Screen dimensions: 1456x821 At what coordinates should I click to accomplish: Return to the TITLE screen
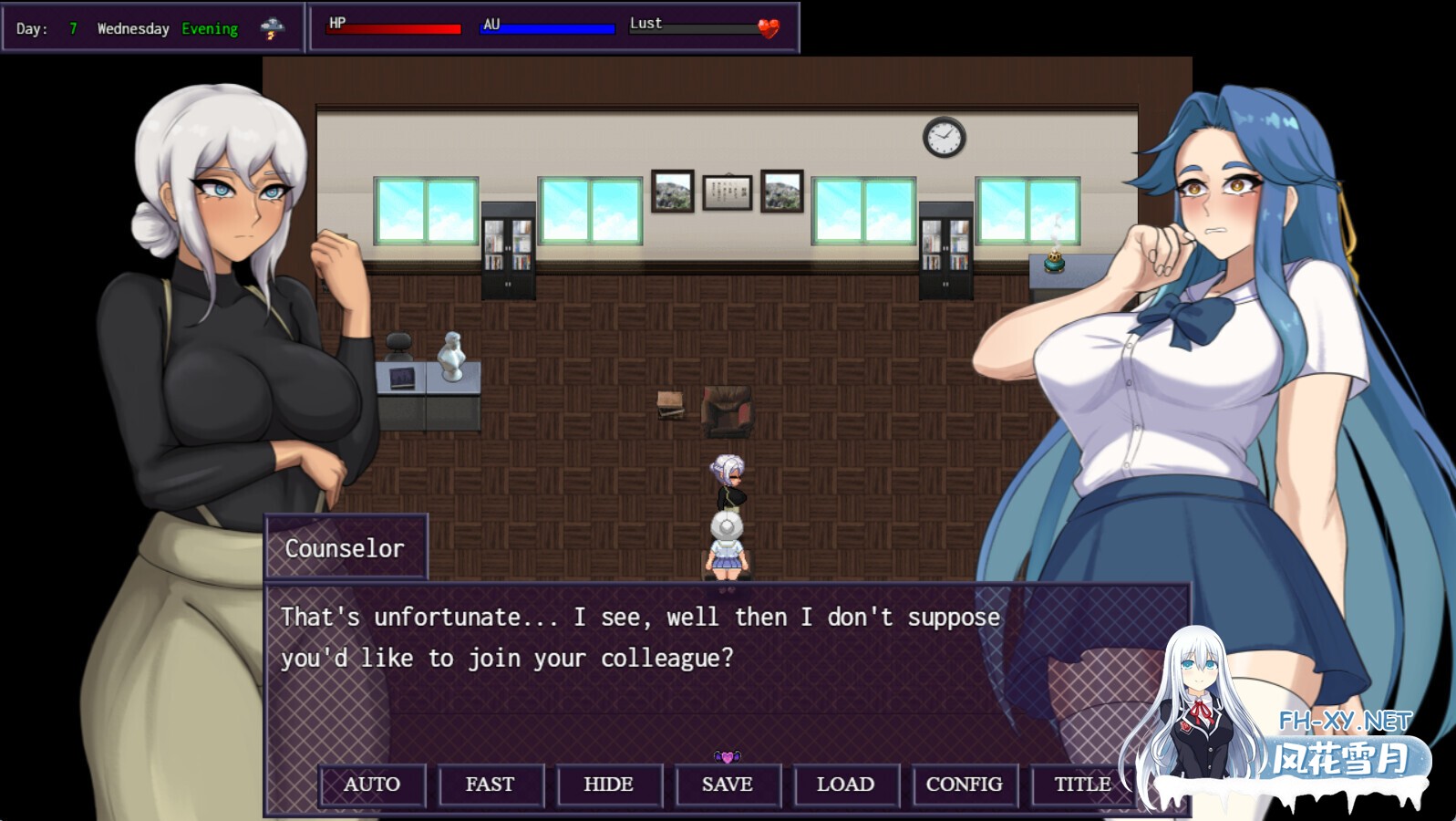click(1082, 785)
